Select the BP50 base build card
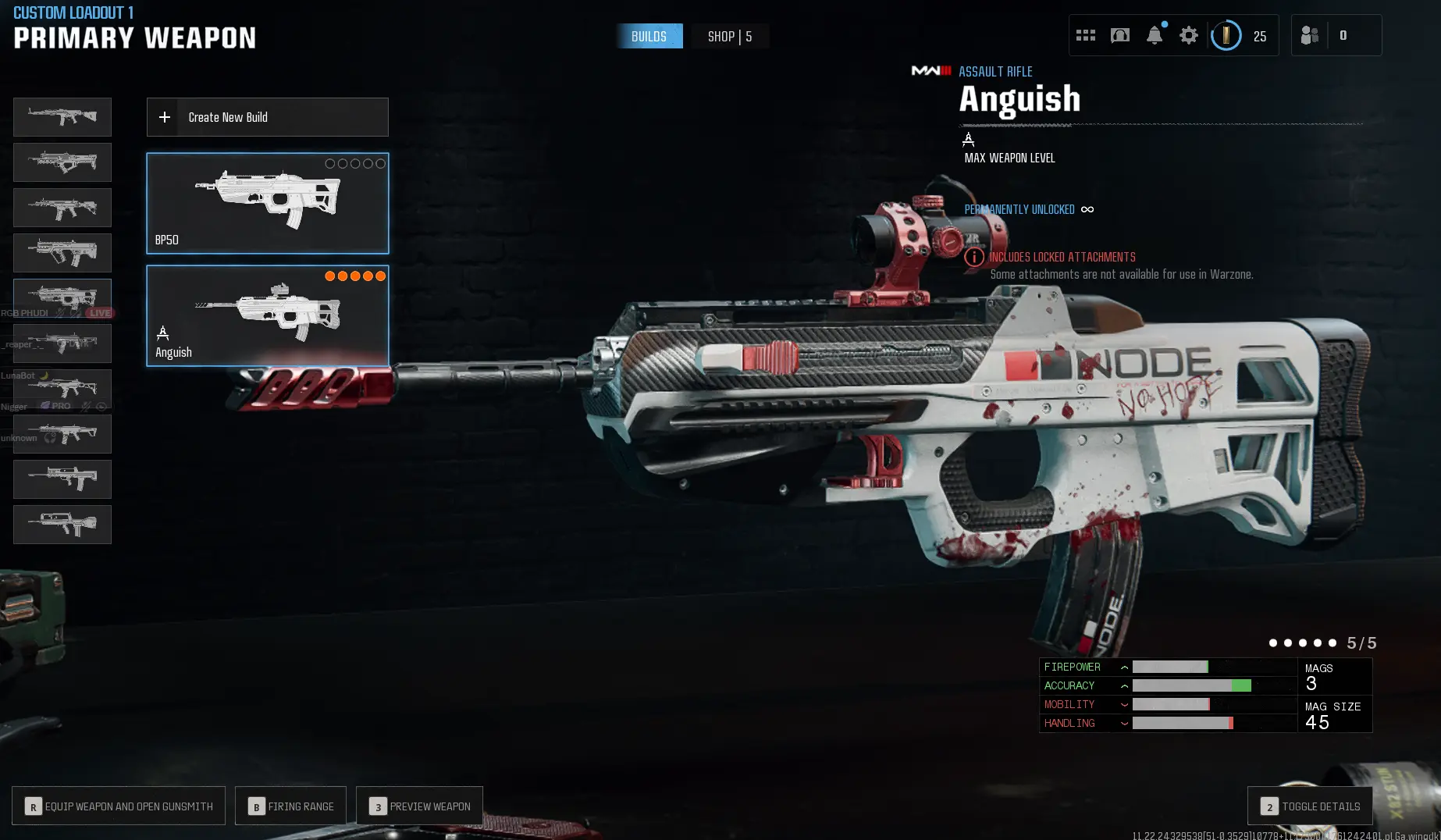This screenshot has height=840, width=1441. [267, 203]
